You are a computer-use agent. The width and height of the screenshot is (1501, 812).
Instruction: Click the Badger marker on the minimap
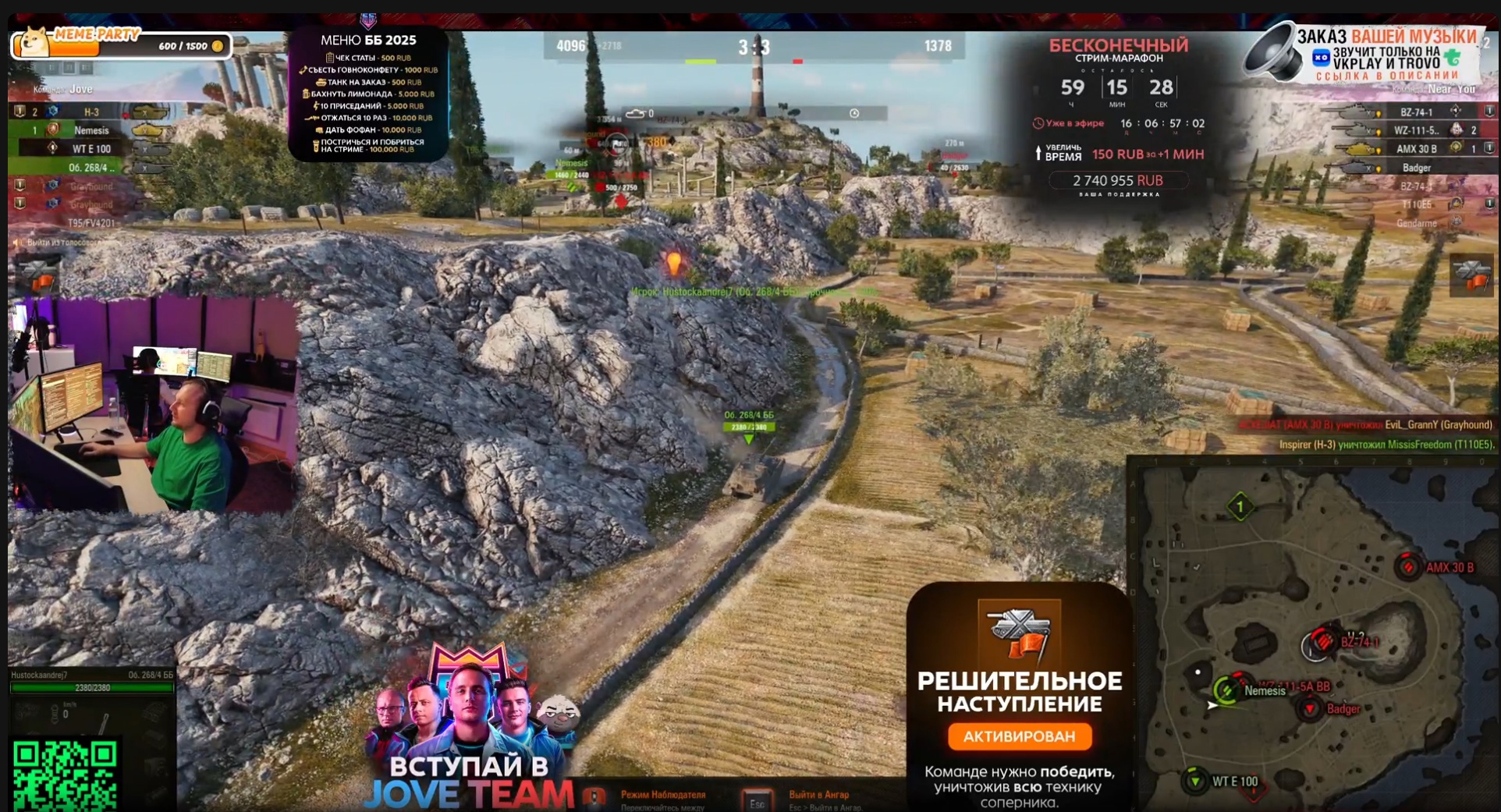coord(1310,708)
